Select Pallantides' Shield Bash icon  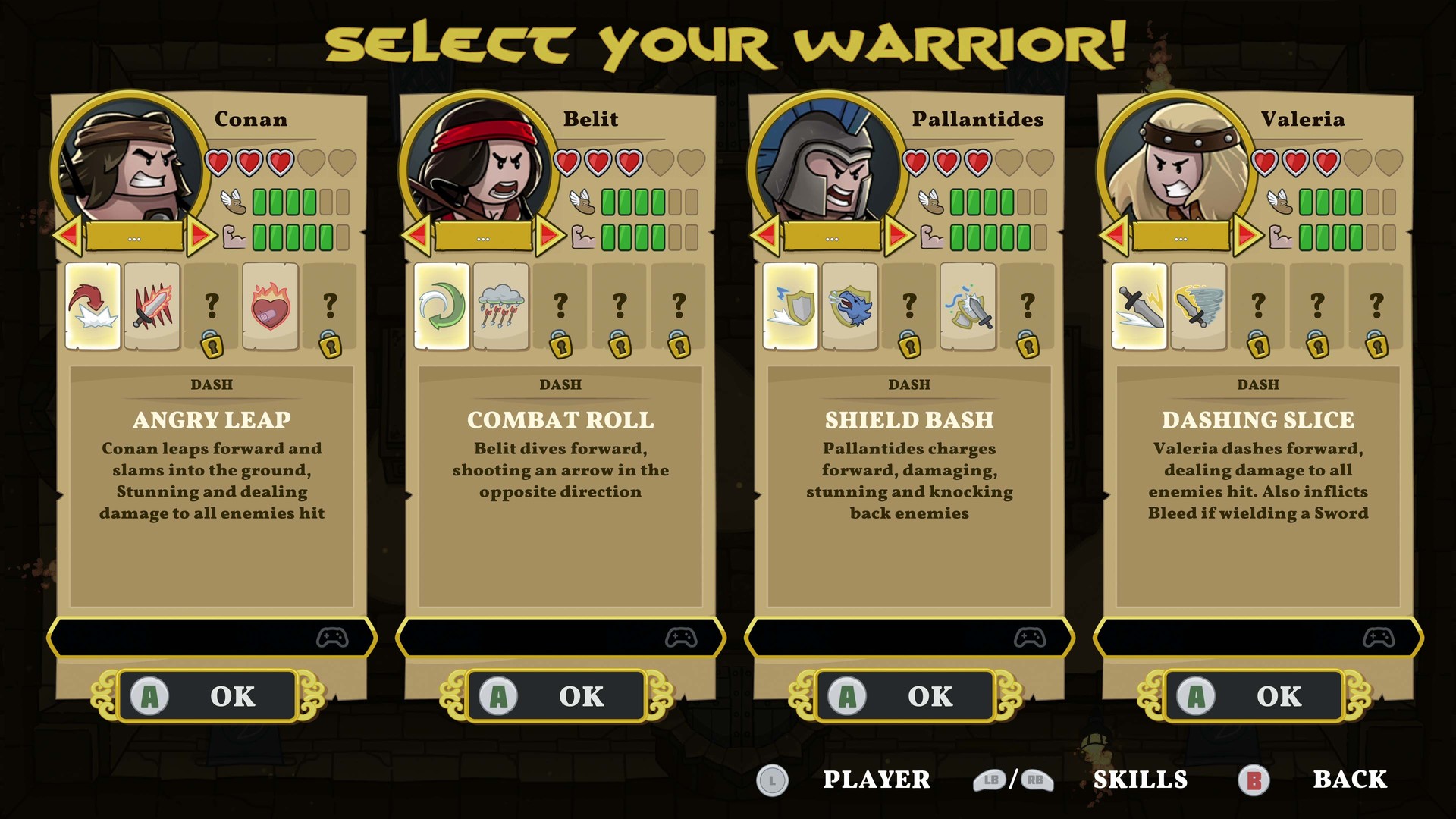789,306
